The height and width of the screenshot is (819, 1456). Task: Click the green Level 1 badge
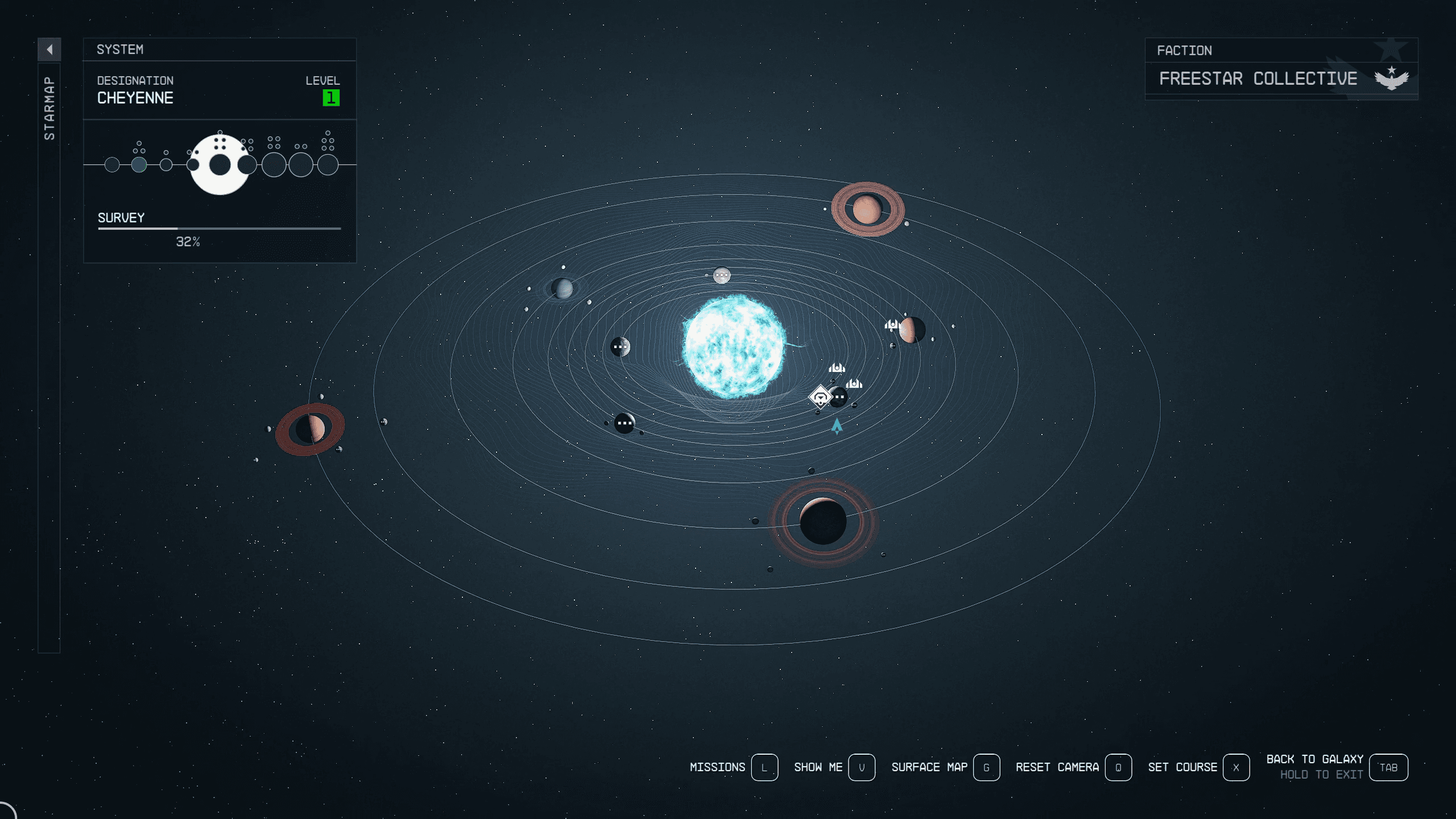(x=330, y=97)
